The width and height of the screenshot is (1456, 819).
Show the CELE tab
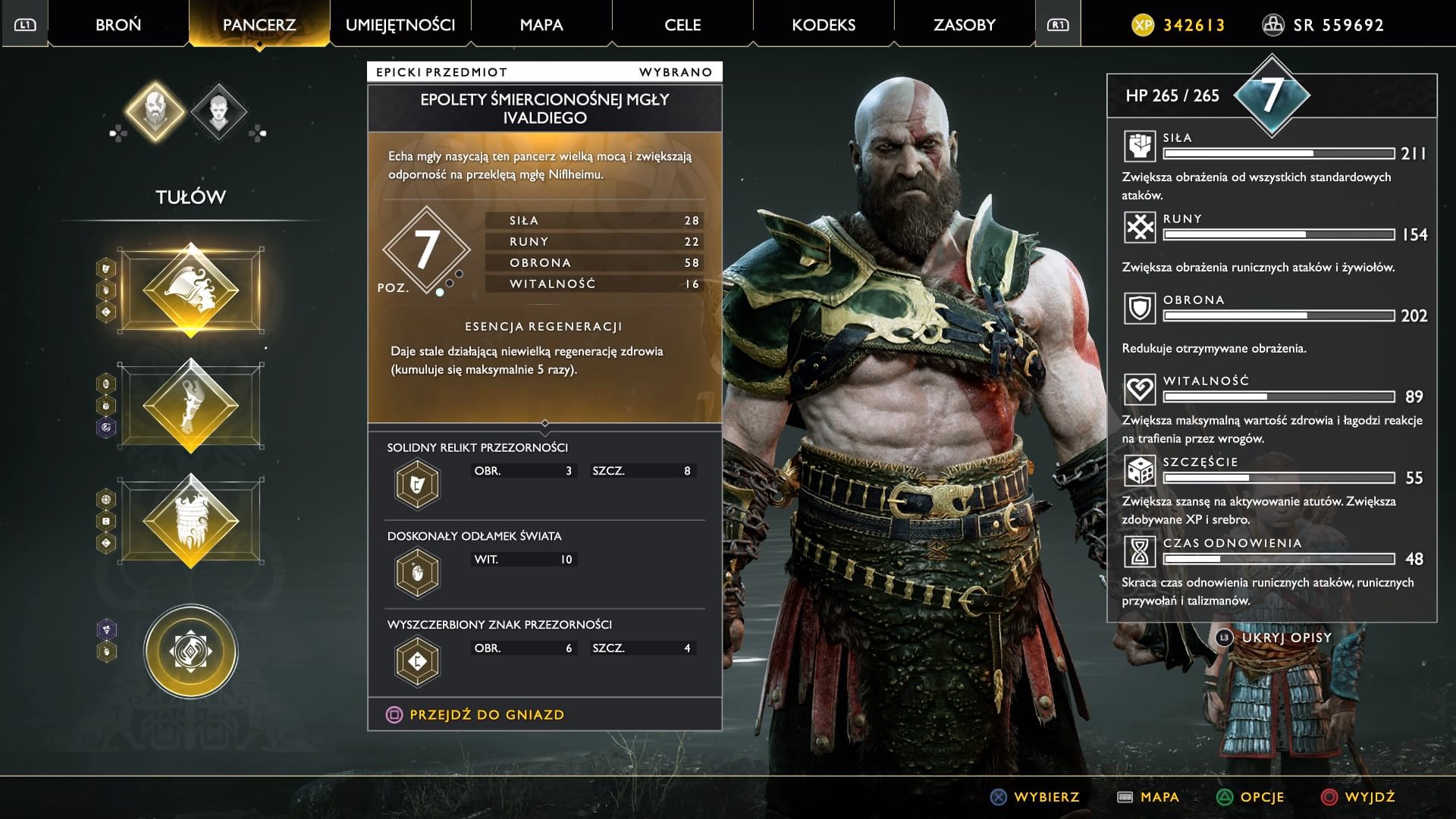point(682,25)
